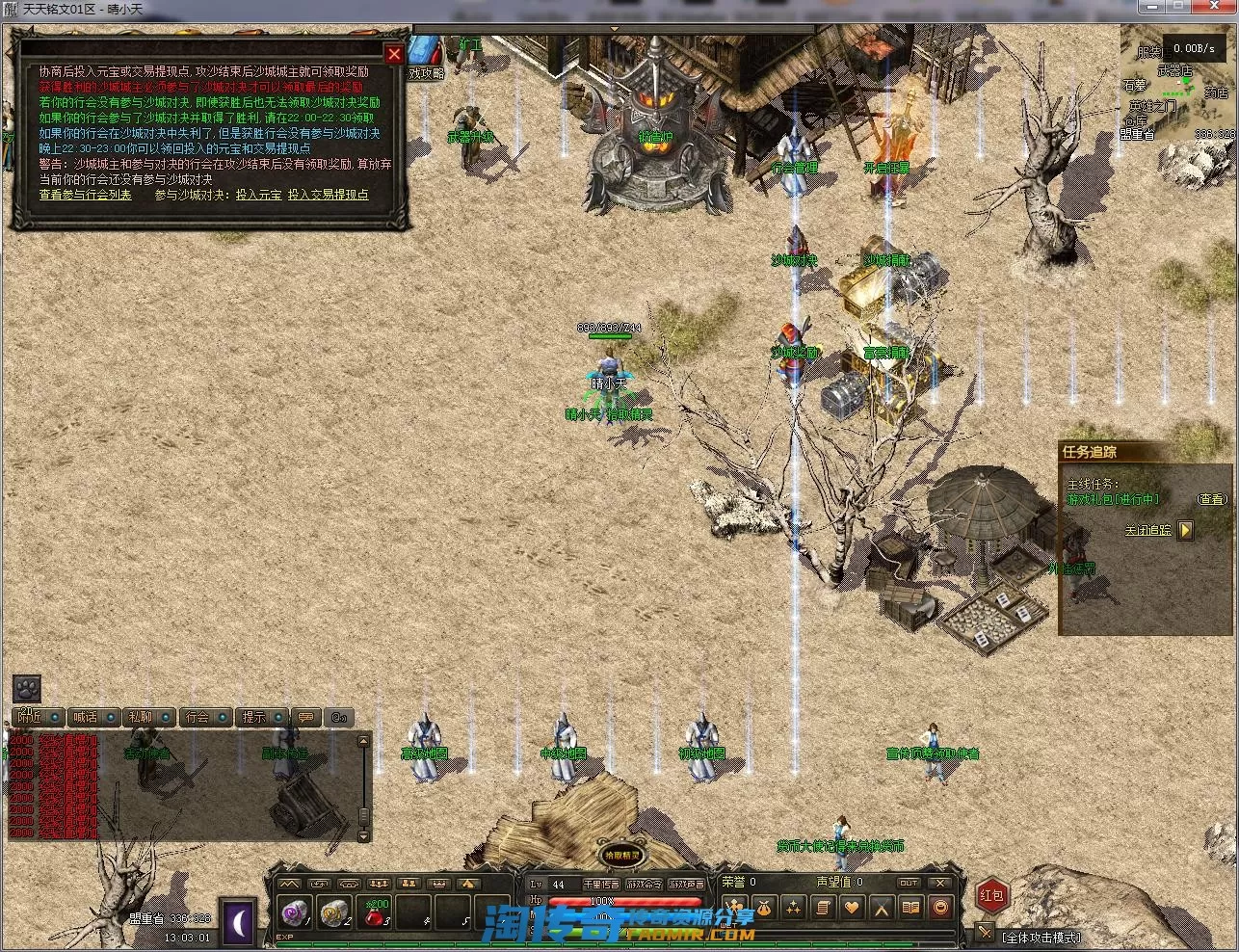Expand the quest tracker yellow arrow
The image size is (1239, 952).
(x=1186, y=530)
